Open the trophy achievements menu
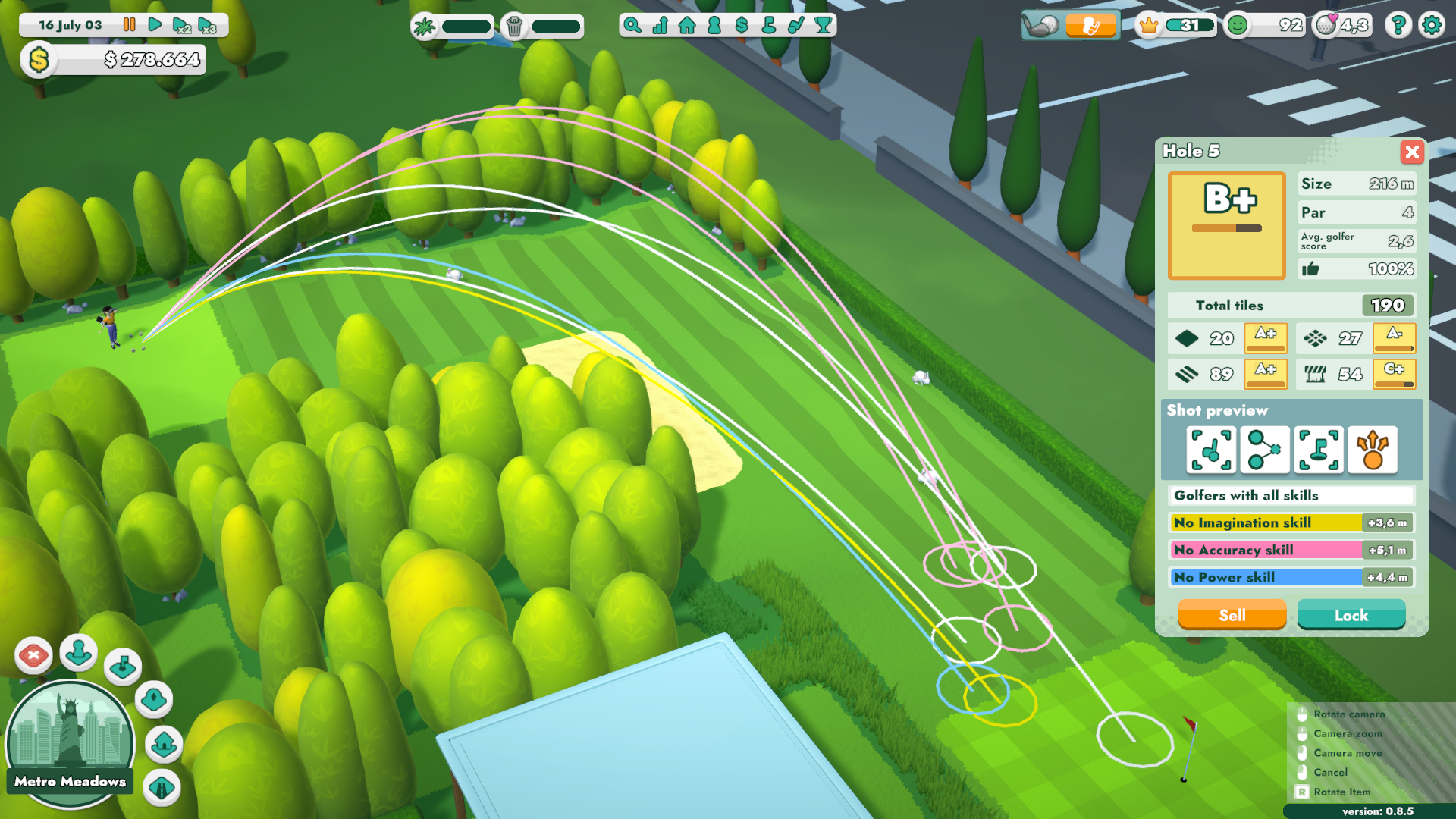 pyautogui.click(x=823, y=26)
